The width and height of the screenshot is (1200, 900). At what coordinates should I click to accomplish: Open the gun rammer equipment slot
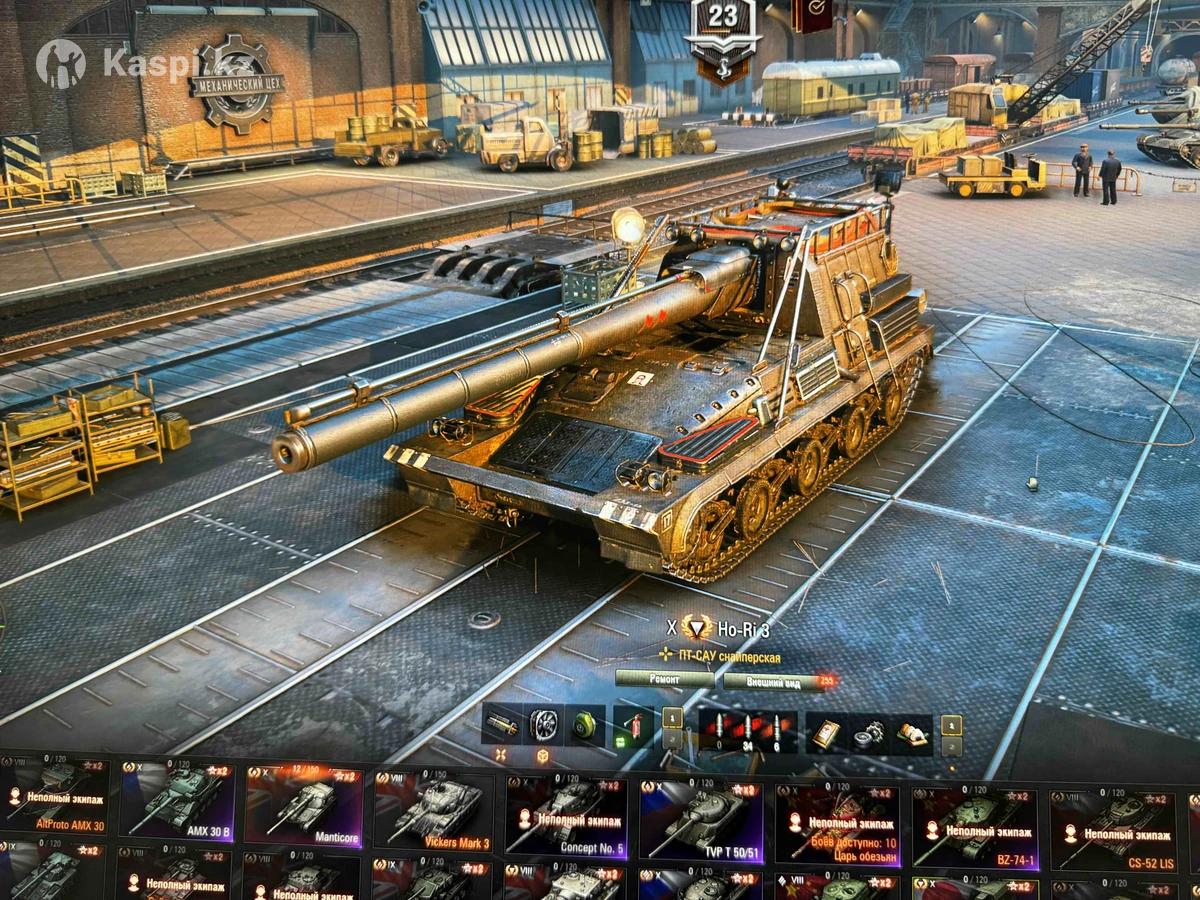502,723
